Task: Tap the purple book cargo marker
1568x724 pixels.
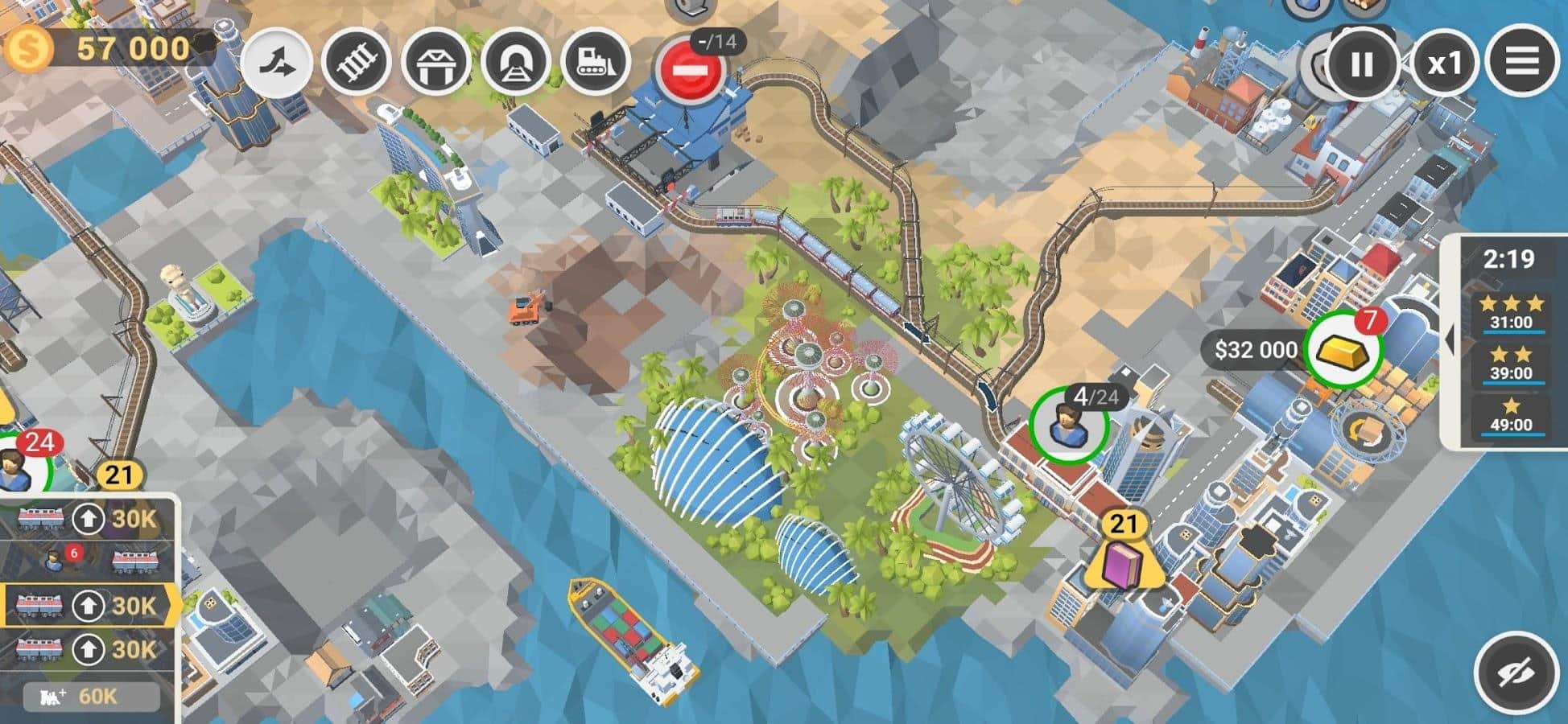Action: [x=1122, y=564]
